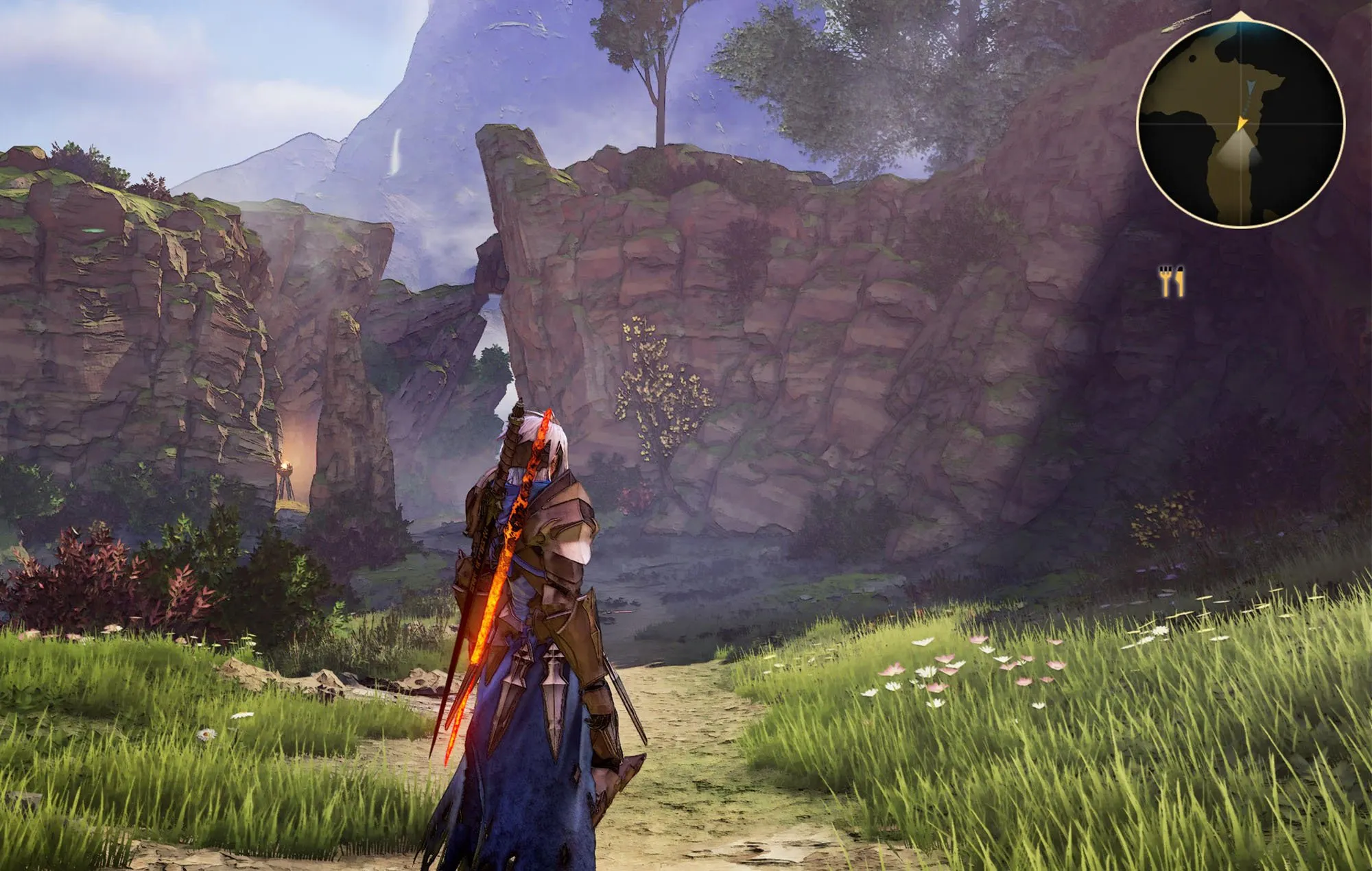Image resolution: width=1372 pixels, height=871 pixels.
Task: Click the circular minimap in the top-right corner
Action: [x=1242, y=122]
